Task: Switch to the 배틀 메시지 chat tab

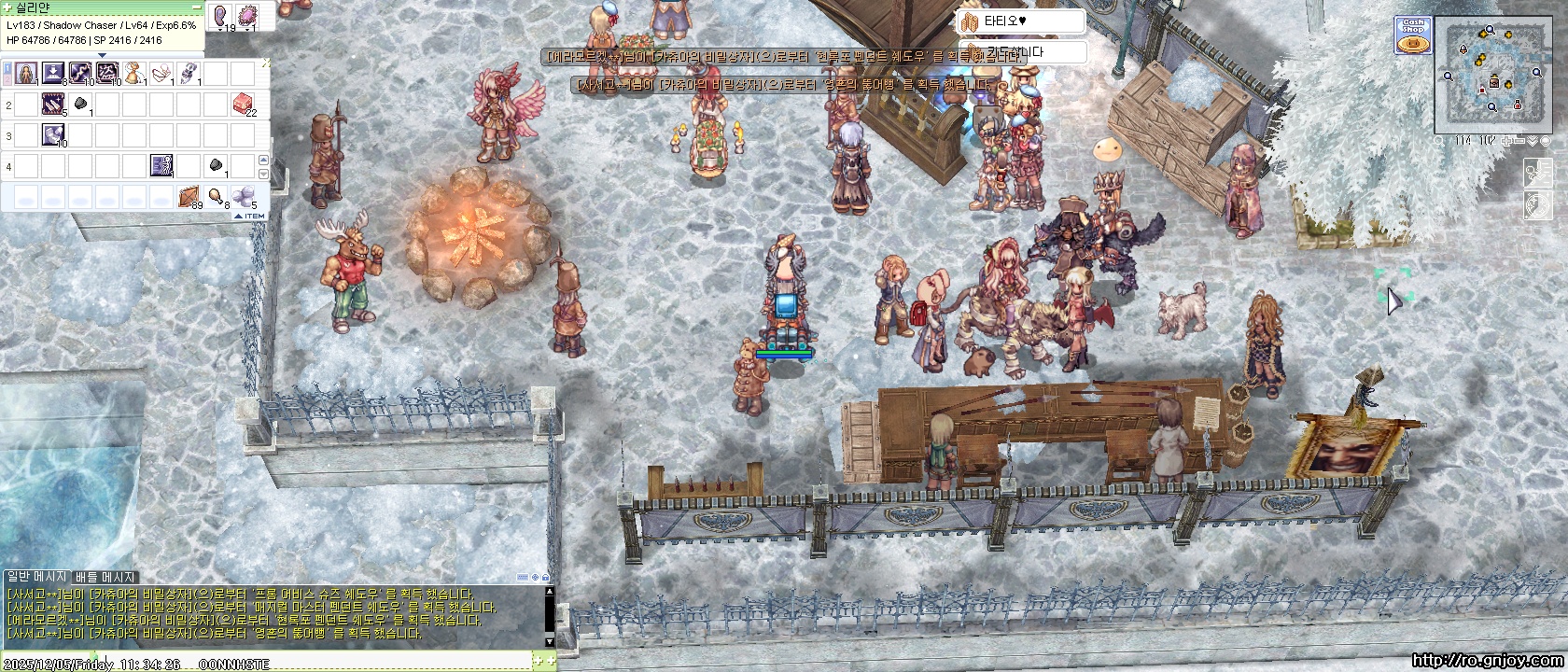Action: click(105, 578)
